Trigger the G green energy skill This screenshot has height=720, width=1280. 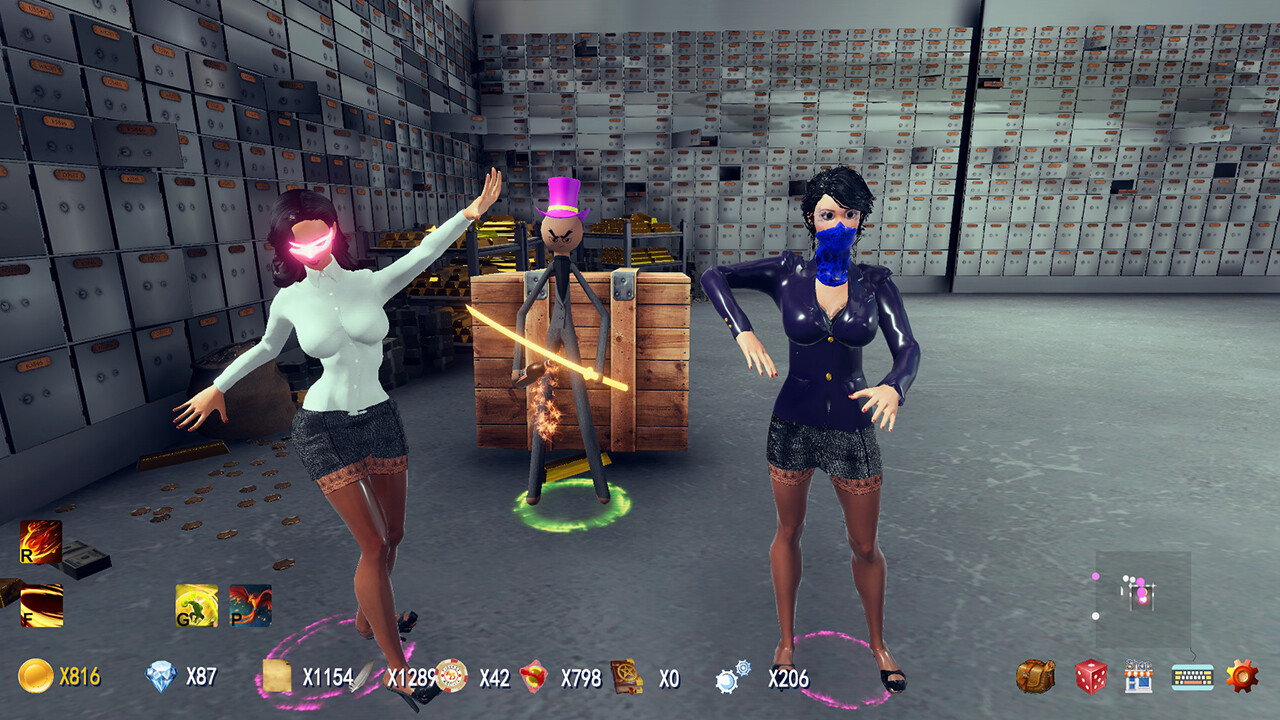coord(196,604)
